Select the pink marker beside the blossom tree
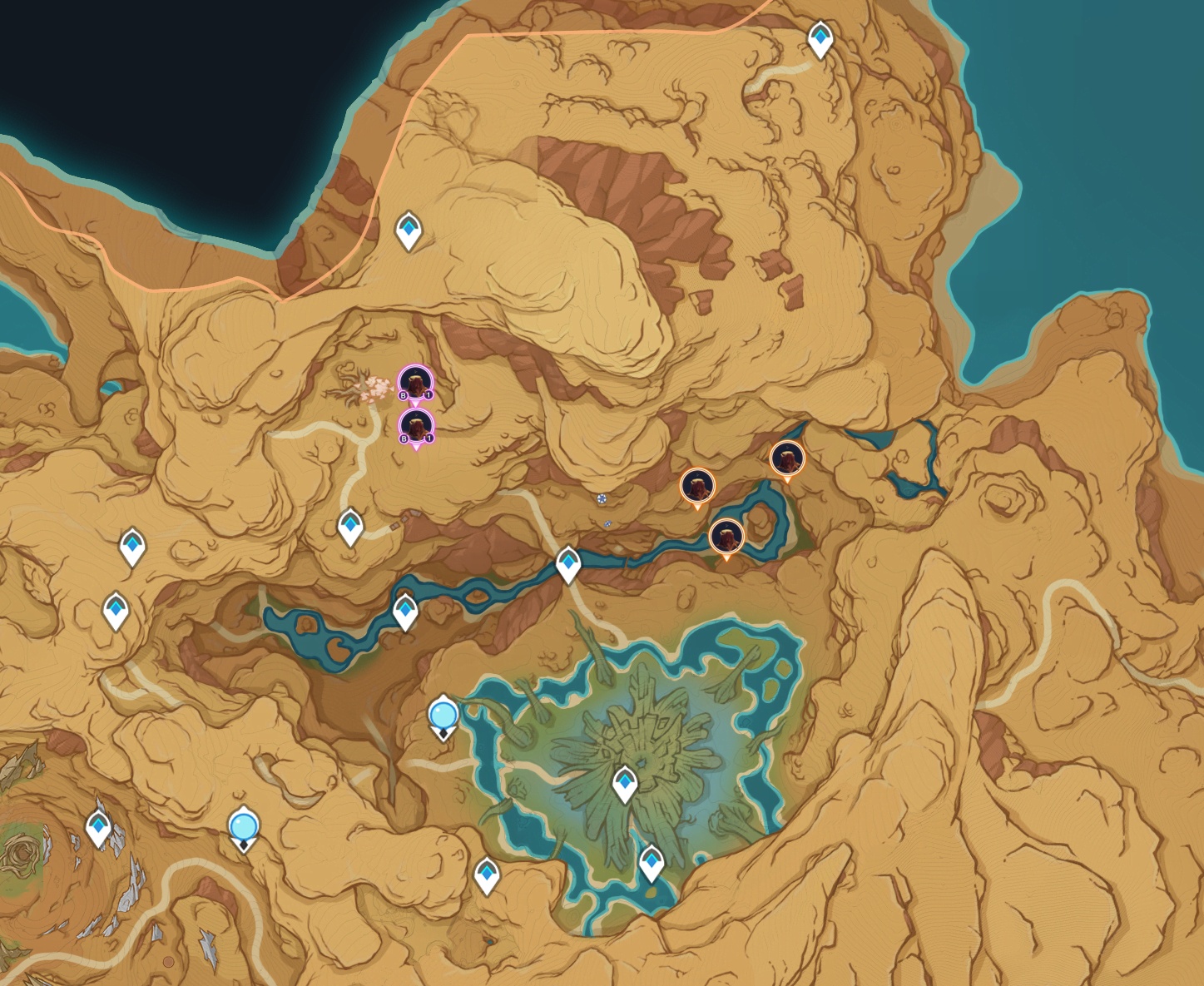The image size is (1204, 986). click(x=415, y=382)
